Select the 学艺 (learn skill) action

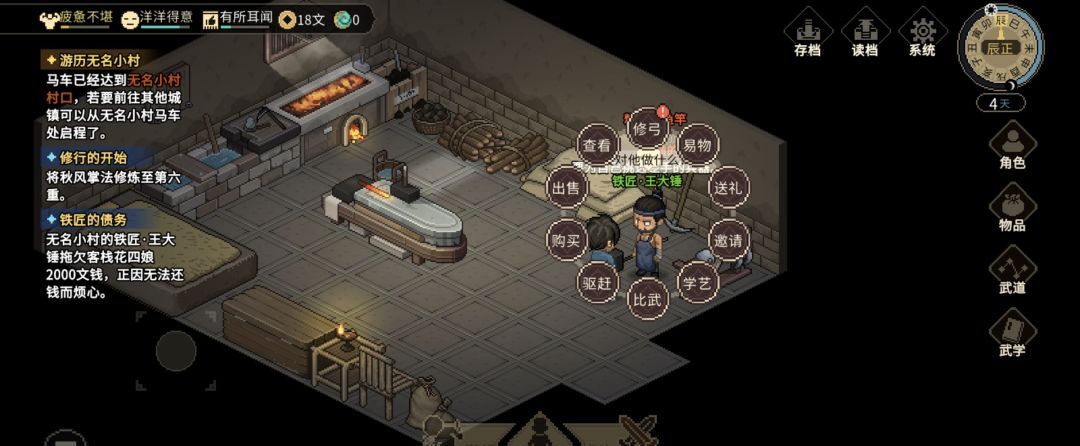(x=697, y=283)
